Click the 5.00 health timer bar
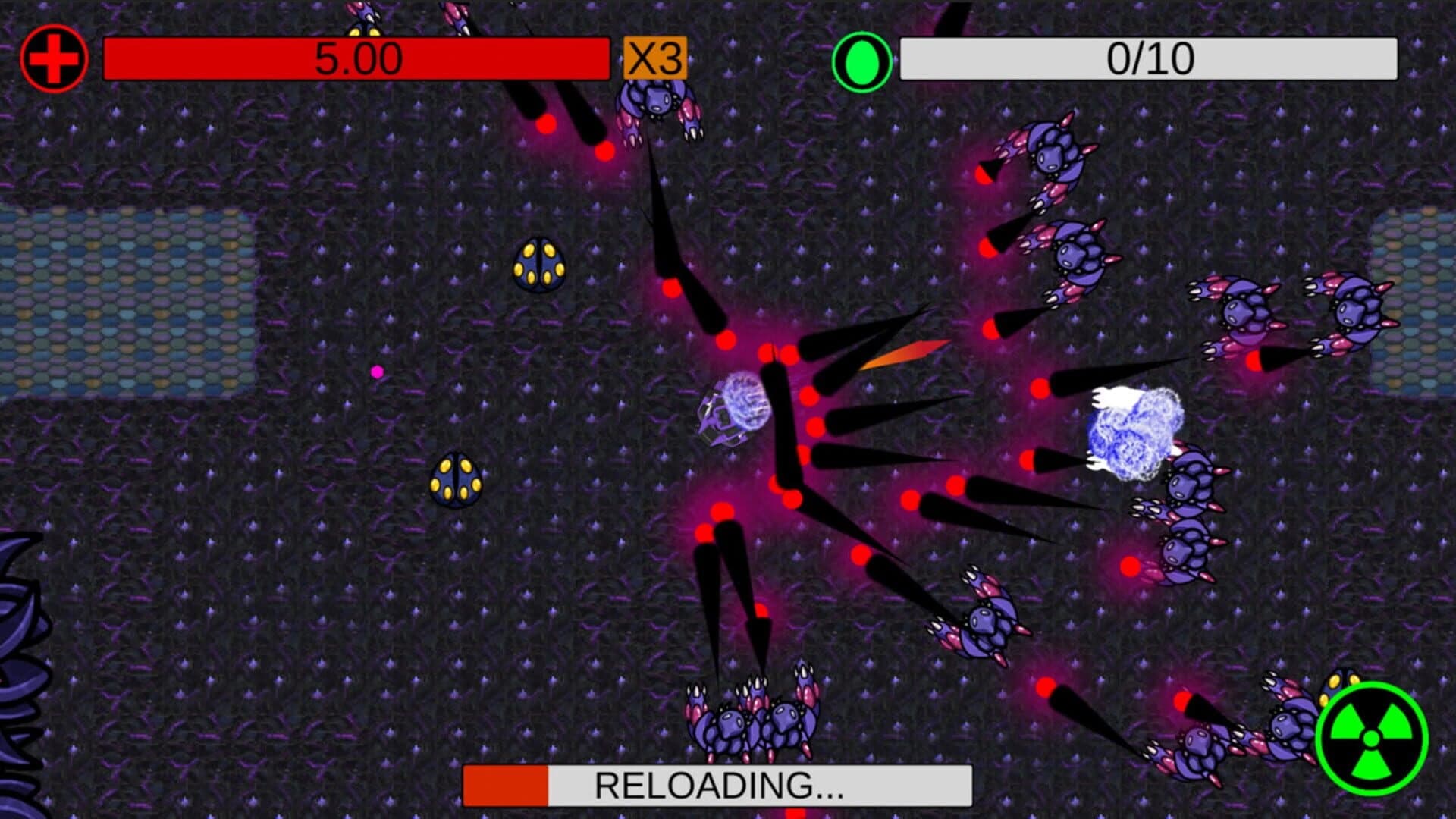 pos(356,57)
